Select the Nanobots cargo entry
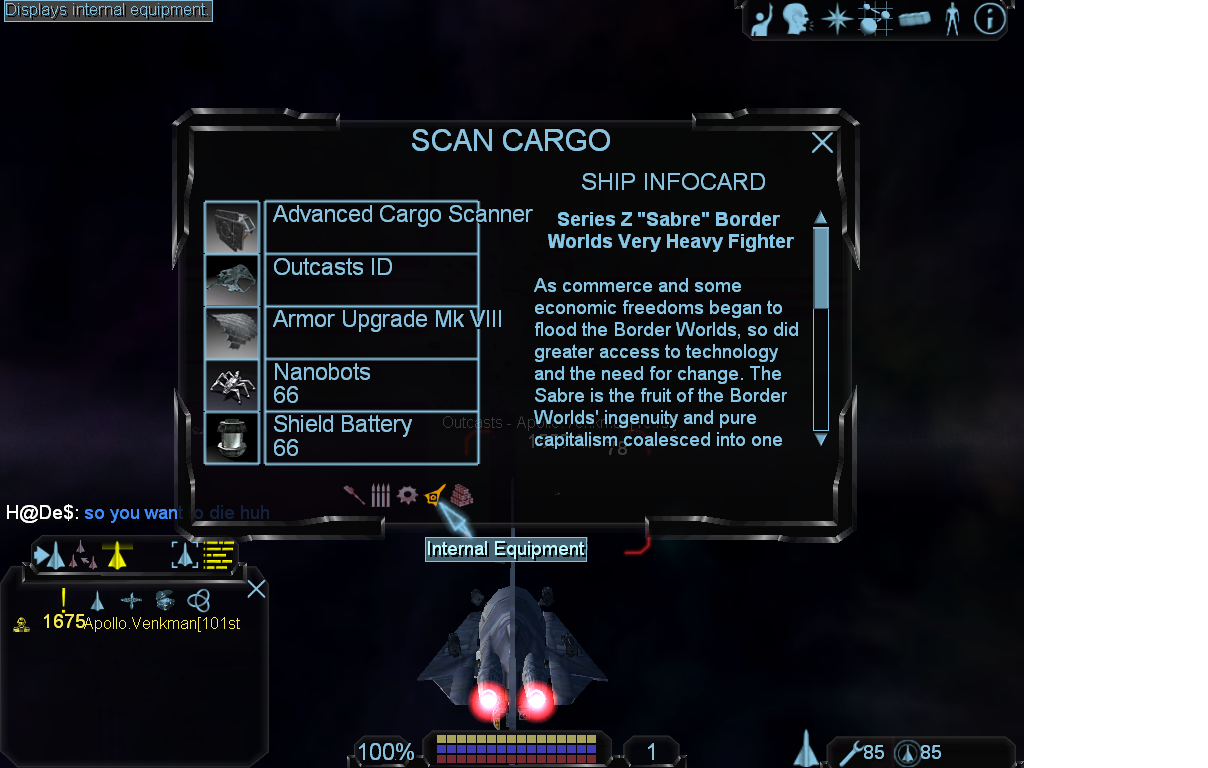1208x768 pixels. point(370,385)
